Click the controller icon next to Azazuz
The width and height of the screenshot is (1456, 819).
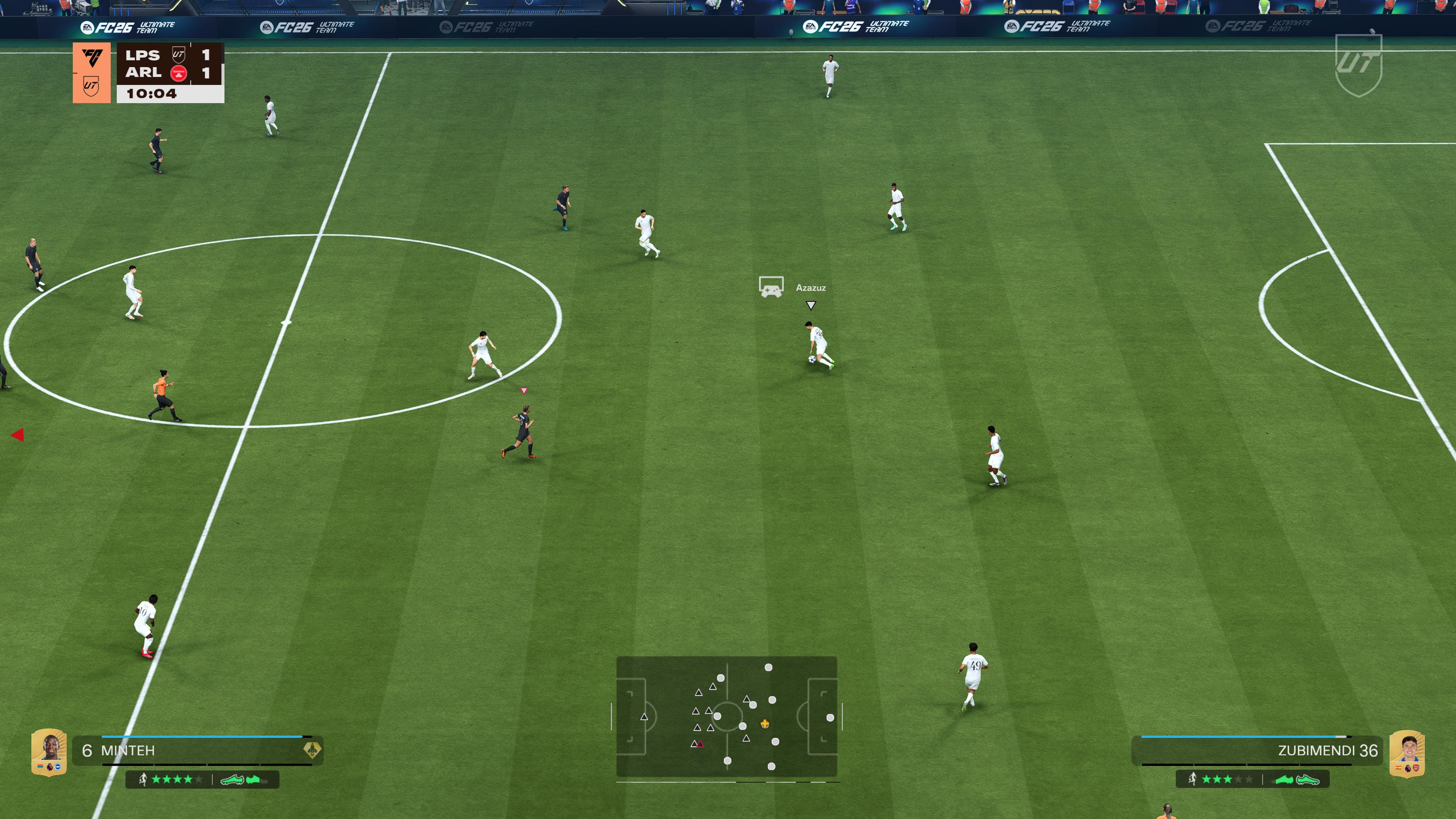click(x=771, y=287)
